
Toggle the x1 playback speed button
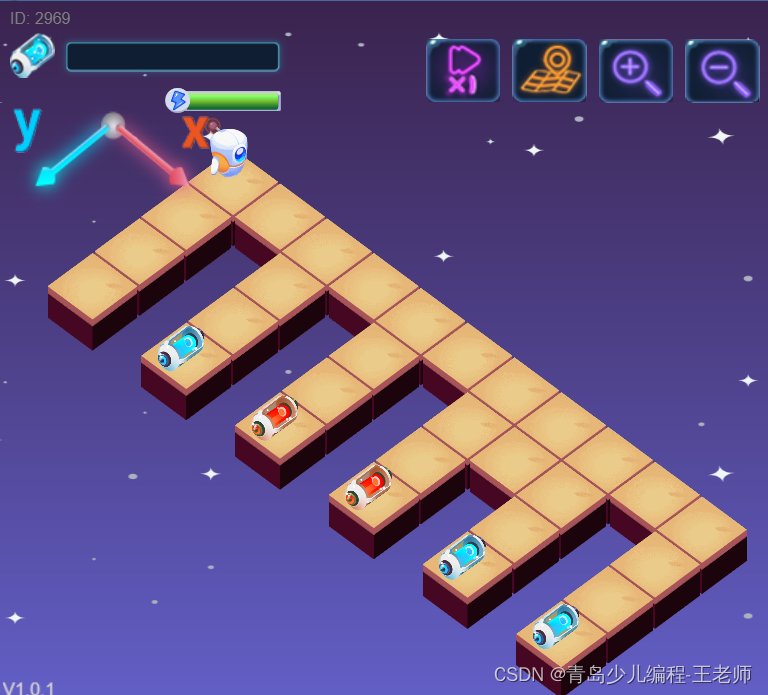pyautogui.click(x=463, y=70)
